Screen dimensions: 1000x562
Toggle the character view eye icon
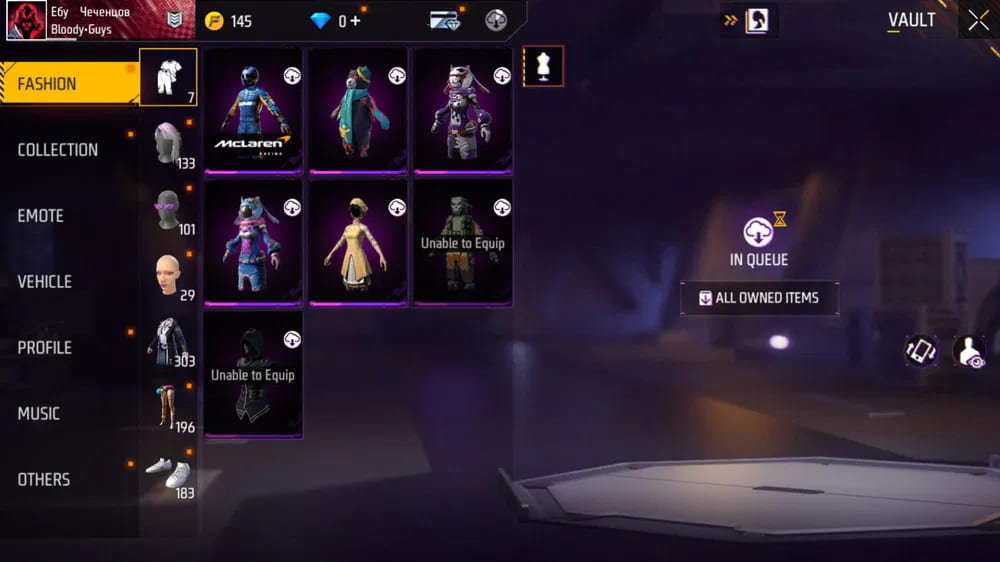tap(968, 351)
